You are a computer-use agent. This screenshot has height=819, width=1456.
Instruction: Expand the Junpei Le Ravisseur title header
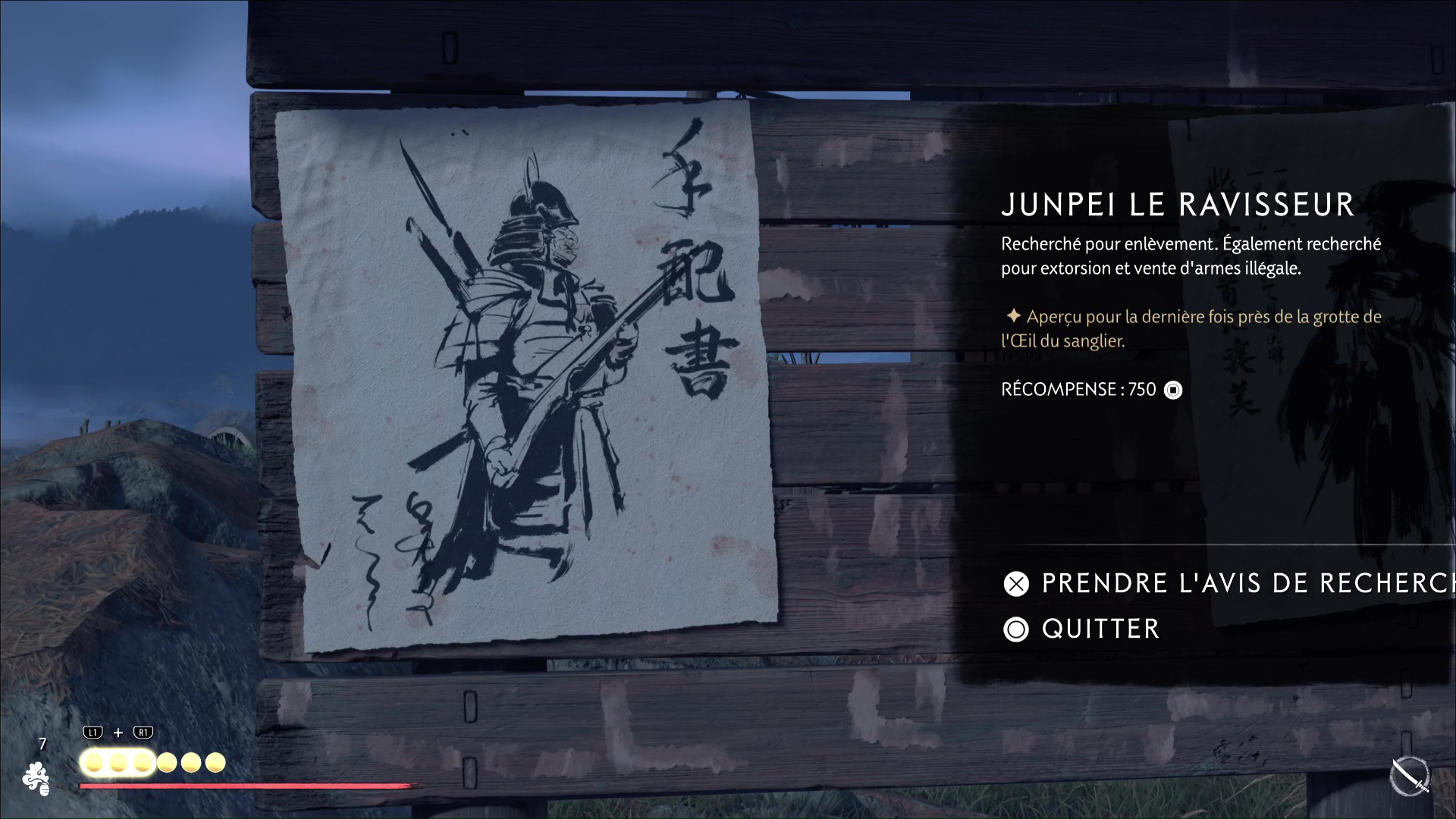click(x=1176, y=204)
